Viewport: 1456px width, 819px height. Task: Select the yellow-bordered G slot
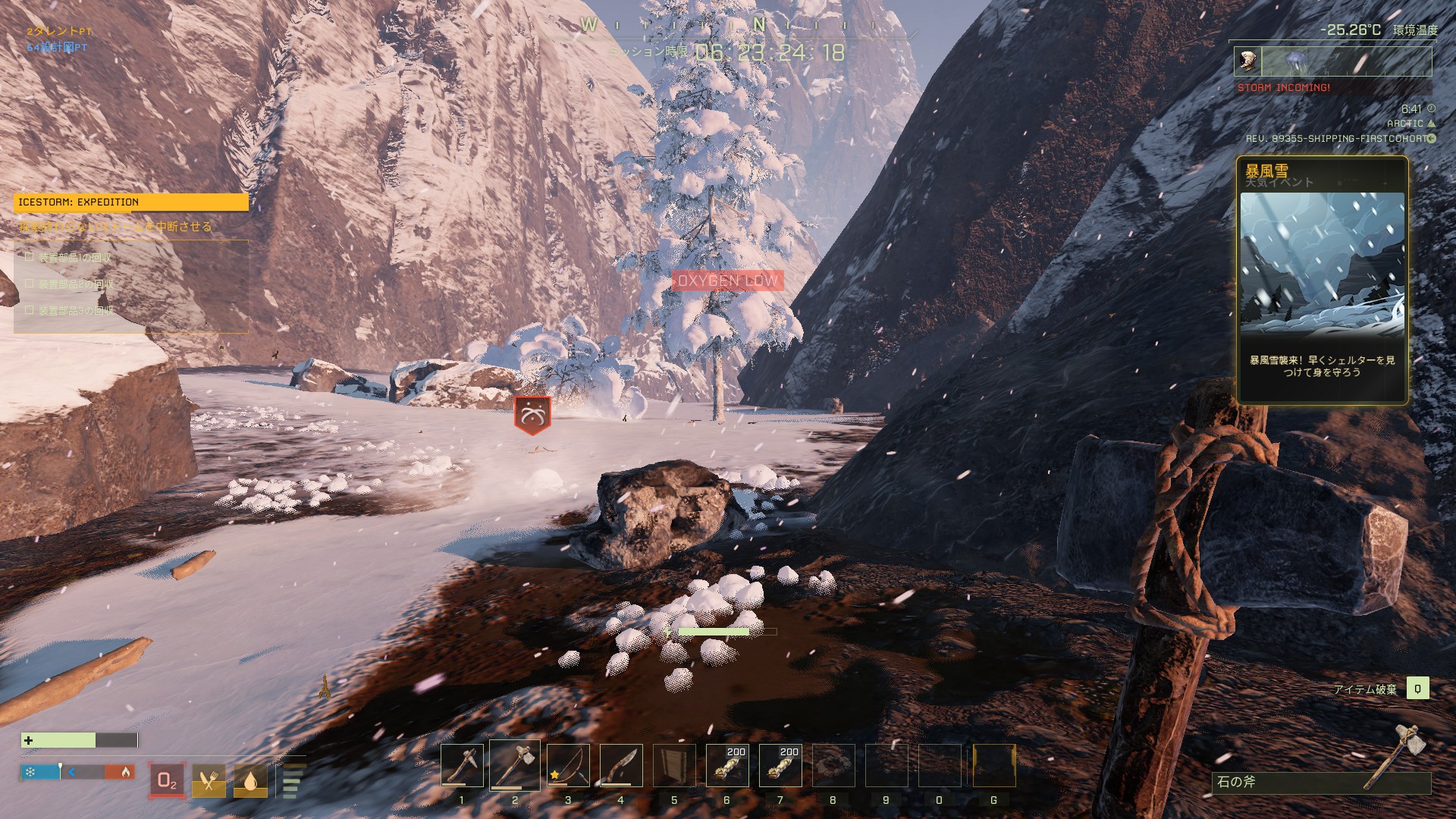coord(993,765)
